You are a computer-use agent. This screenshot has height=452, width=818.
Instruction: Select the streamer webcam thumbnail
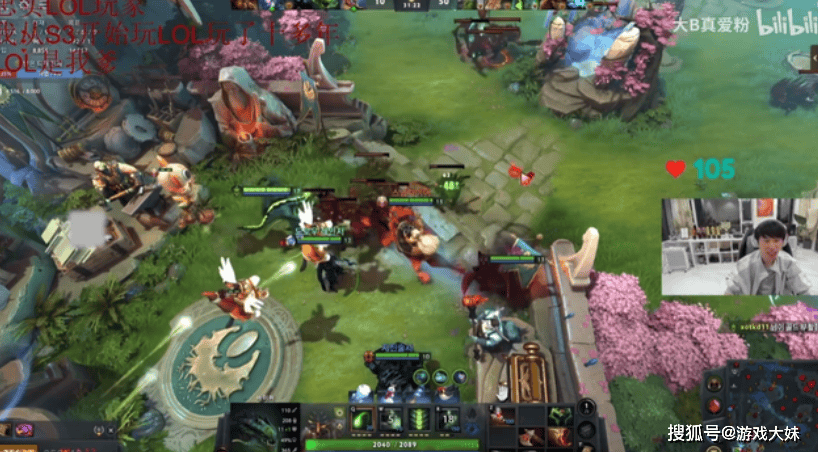[x=739, y=246]
